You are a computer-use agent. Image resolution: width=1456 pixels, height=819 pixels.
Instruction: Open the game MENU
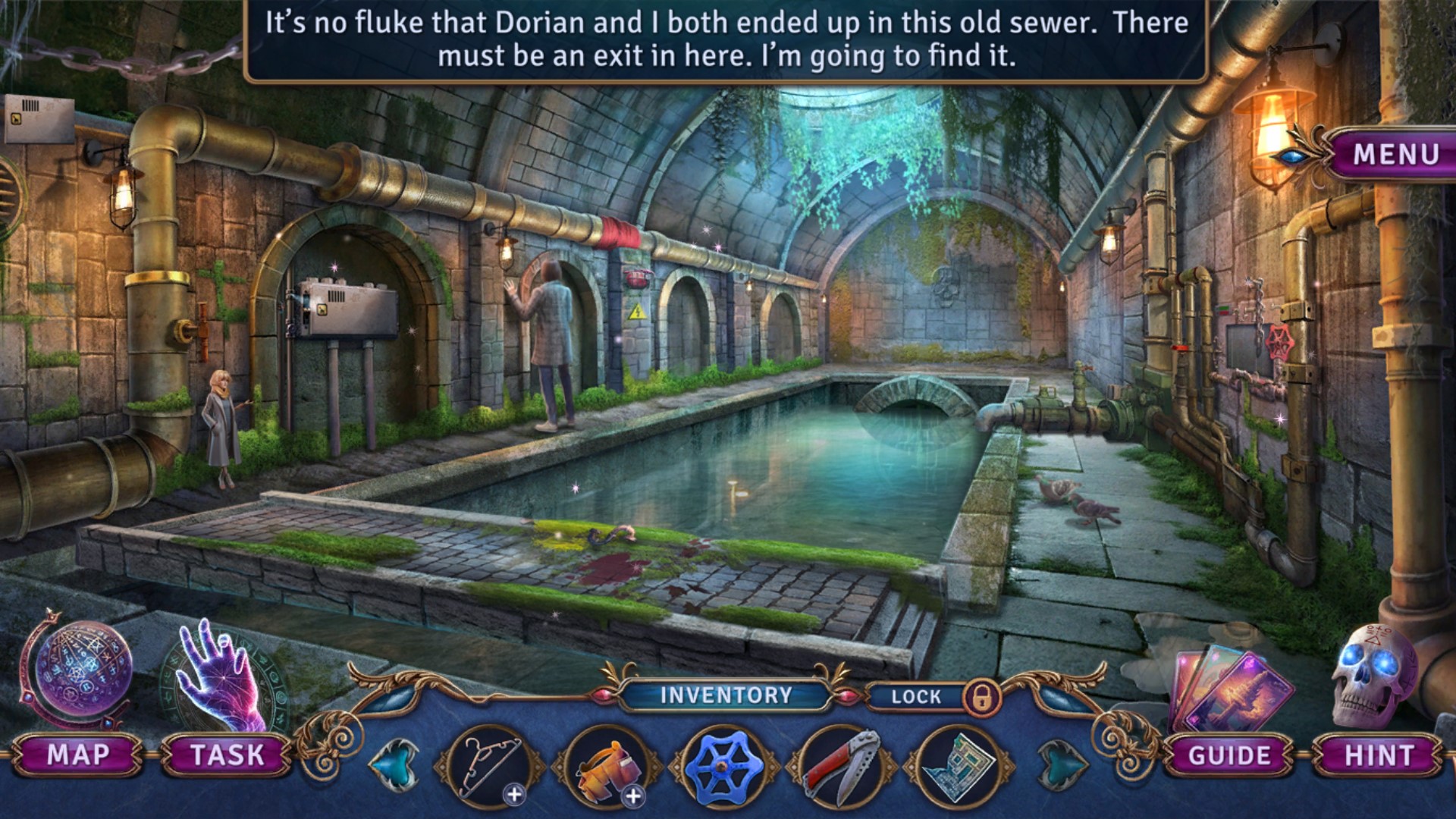click(x=1395, y=154)
